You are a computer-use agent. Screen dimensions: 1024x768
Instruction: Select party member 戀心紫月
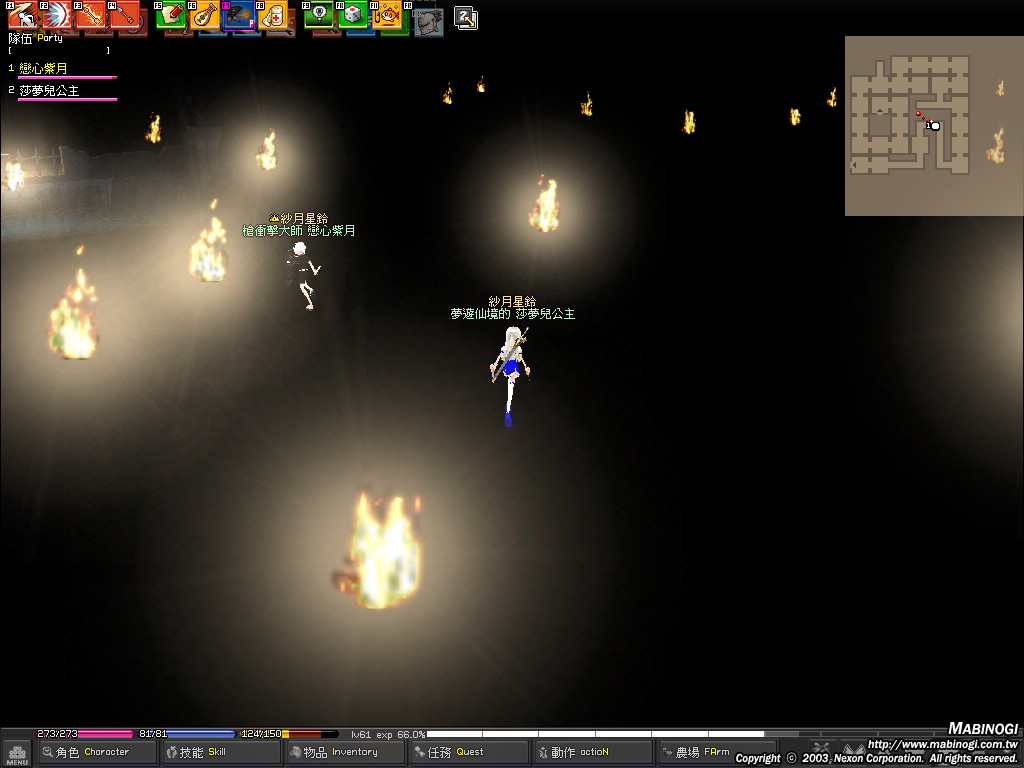(x=43, y=69)
